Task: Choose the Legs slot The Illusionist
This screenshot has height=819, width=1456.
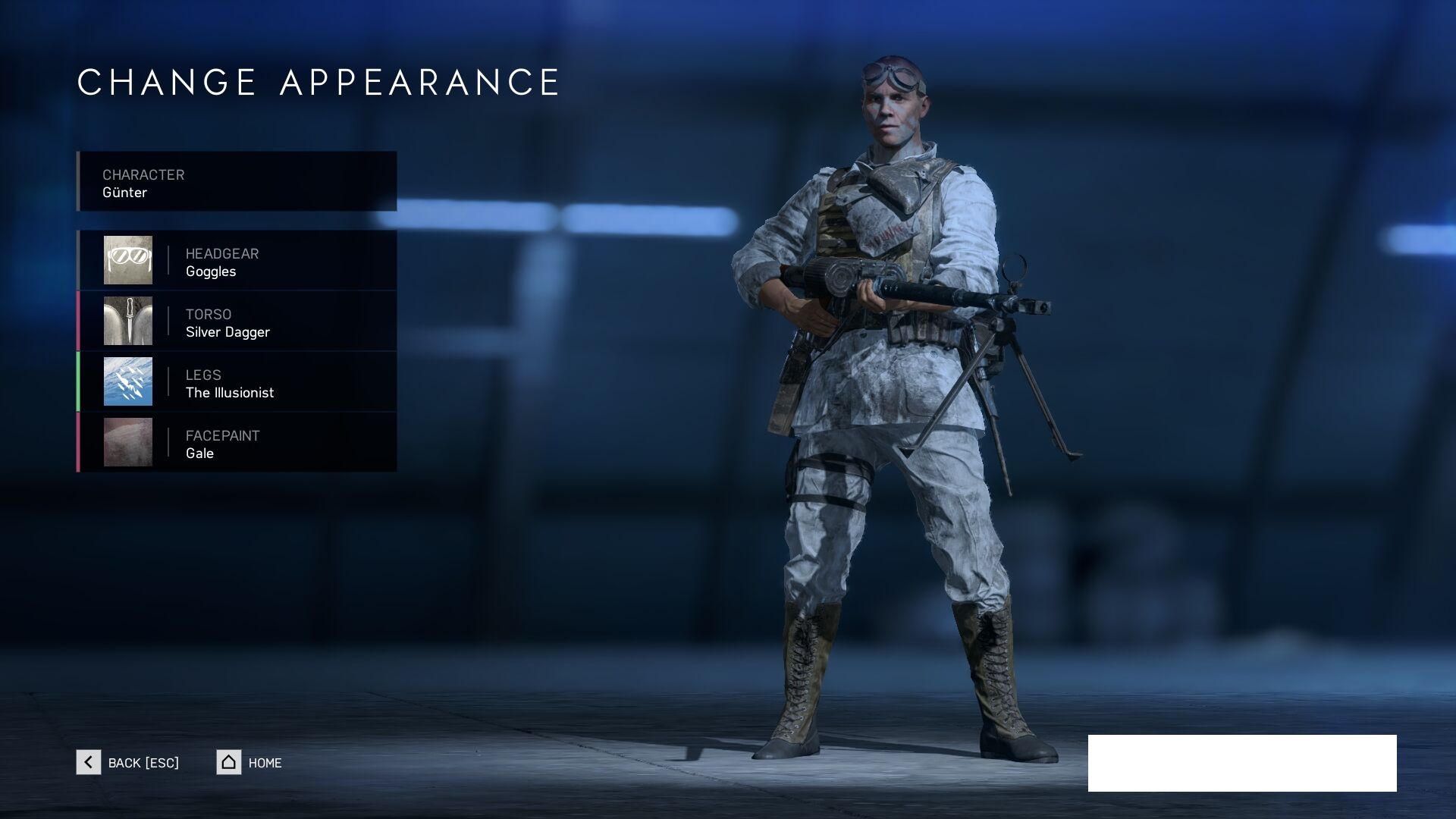Action: coord(237,382)
